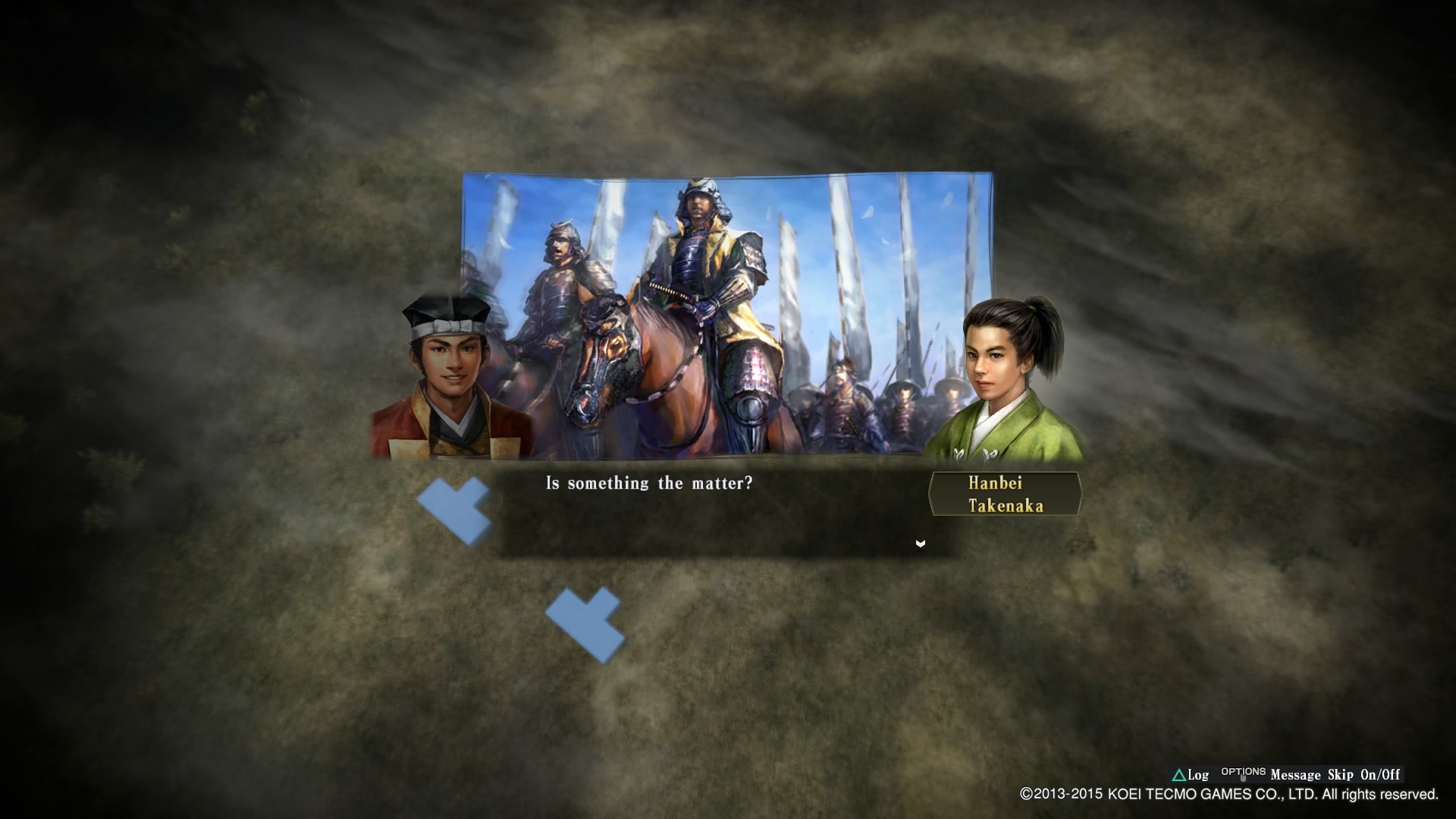
Task: Click the Hanbei Takenaka nameplate
Action: 1005,493
